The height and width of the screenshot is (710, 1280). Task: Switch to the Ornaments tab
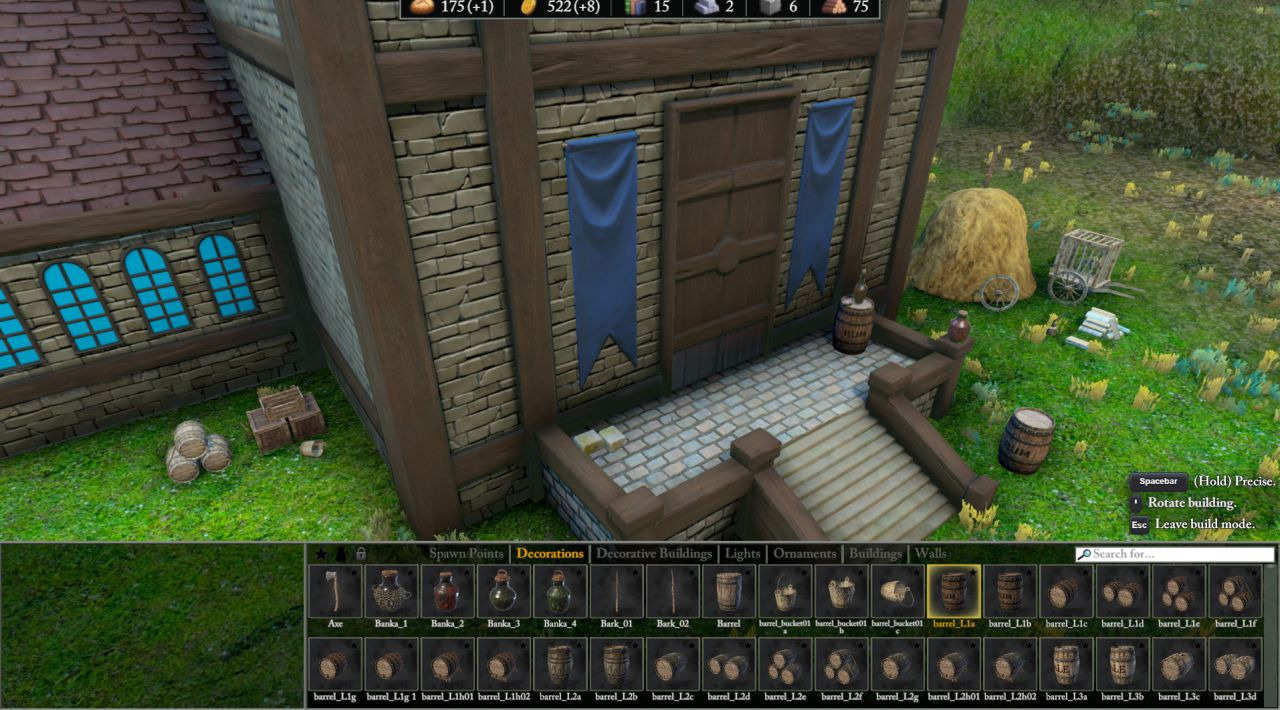(x=804, y=553)
